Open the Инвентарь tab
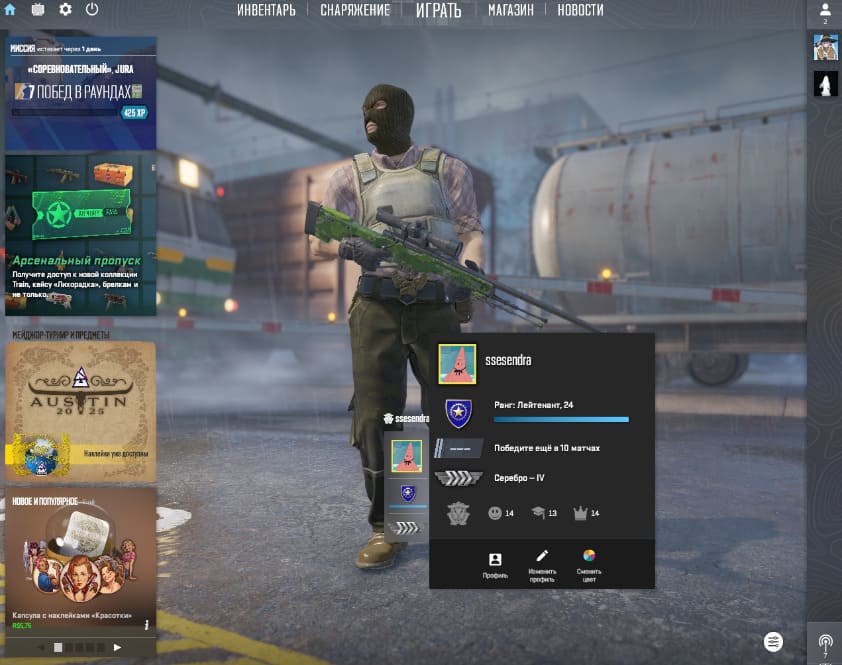The image size is (842, 665). (266, 10)
